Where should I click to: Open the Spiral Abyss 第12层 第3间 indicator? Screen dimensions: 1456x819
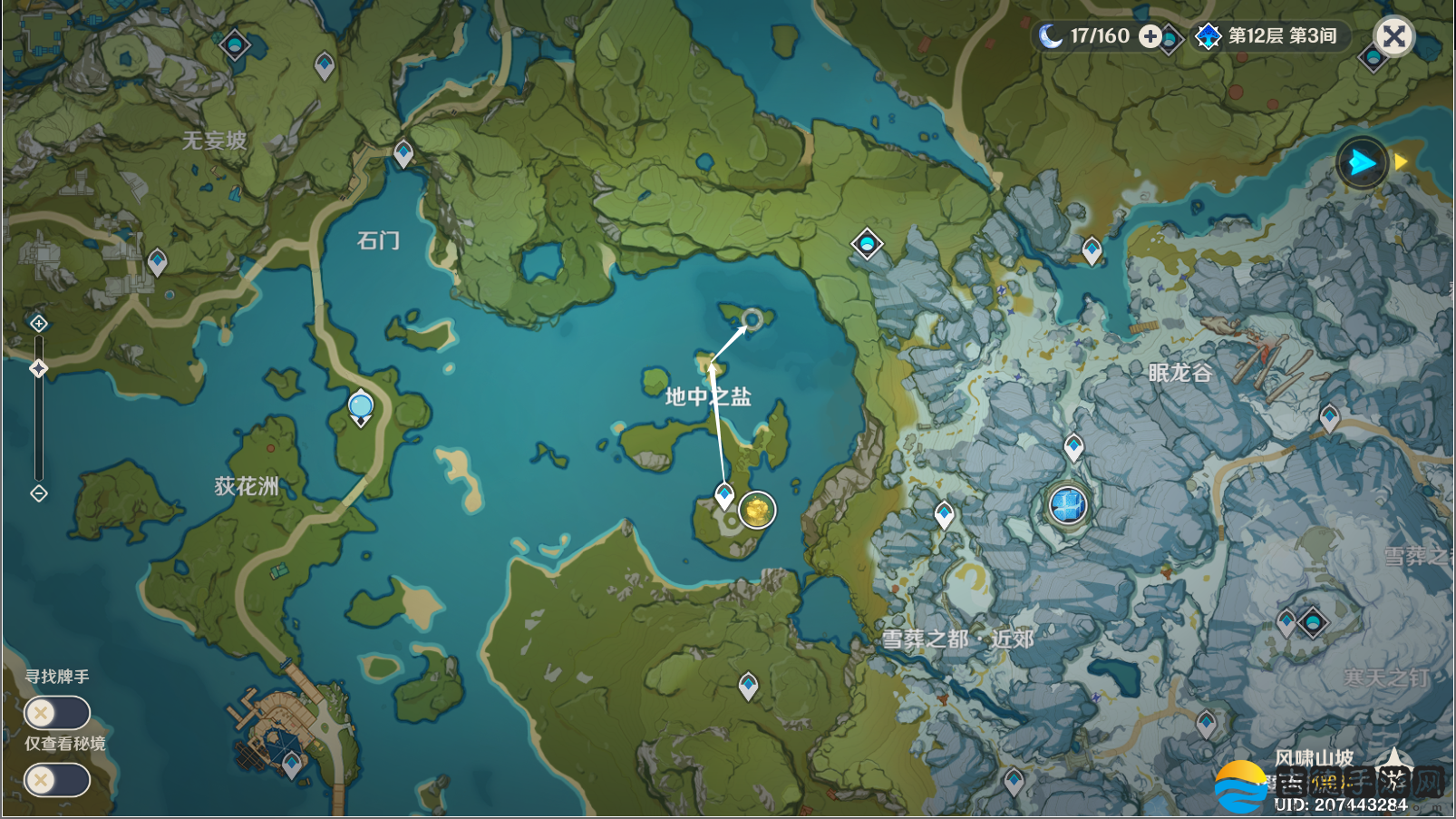(1269, 36)
